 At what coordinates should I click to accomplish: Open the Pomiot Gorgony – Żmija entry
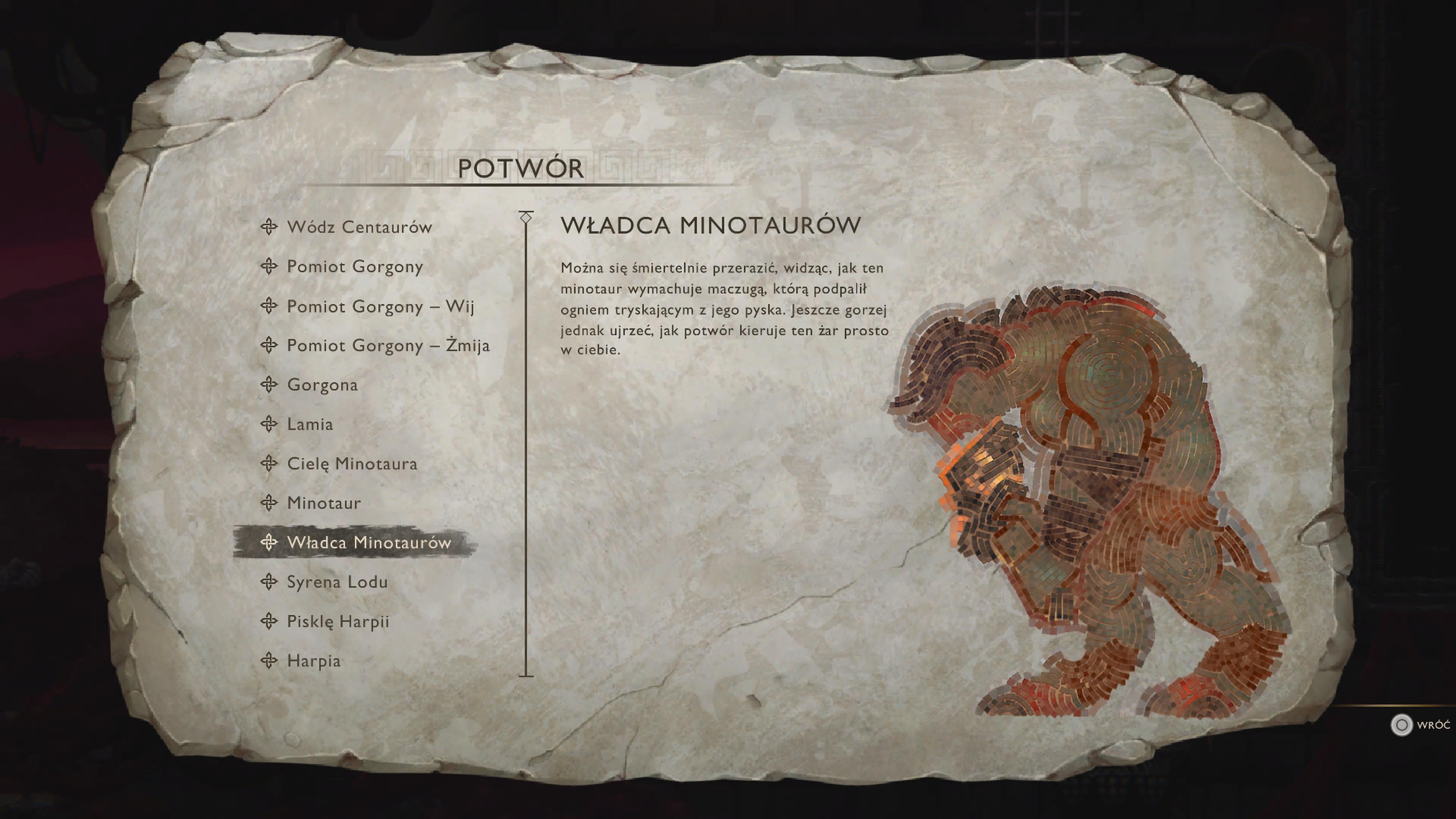(x=389, y=346)
